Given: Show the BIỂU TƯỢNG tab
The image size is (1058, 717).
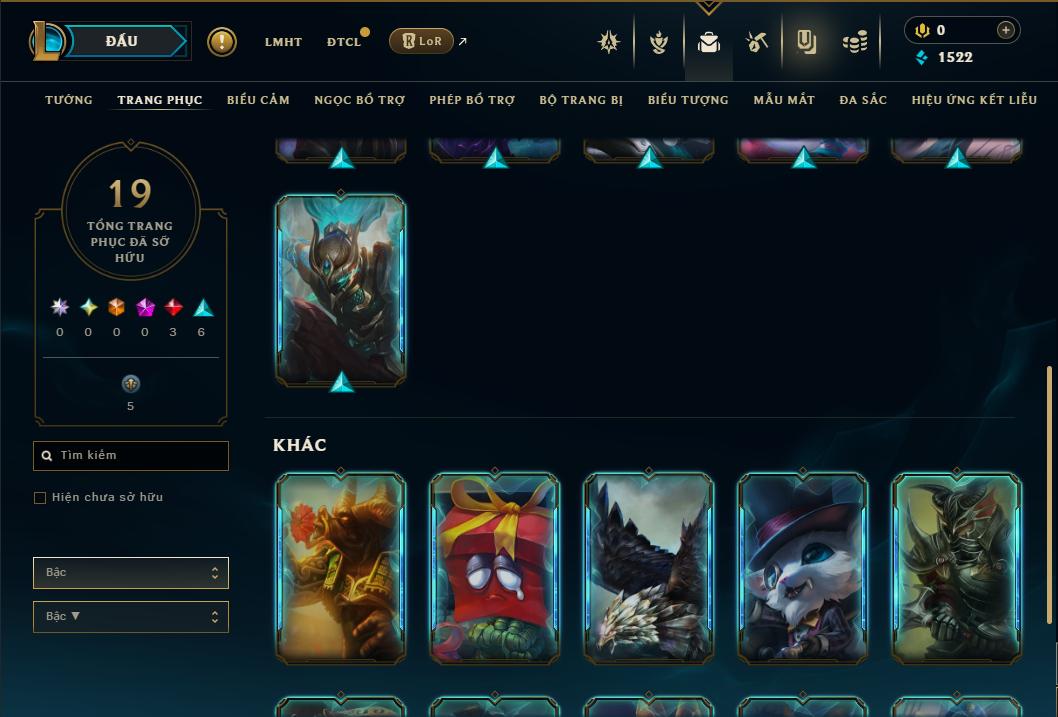Looking at the screenshot, I should pos(688,100).
